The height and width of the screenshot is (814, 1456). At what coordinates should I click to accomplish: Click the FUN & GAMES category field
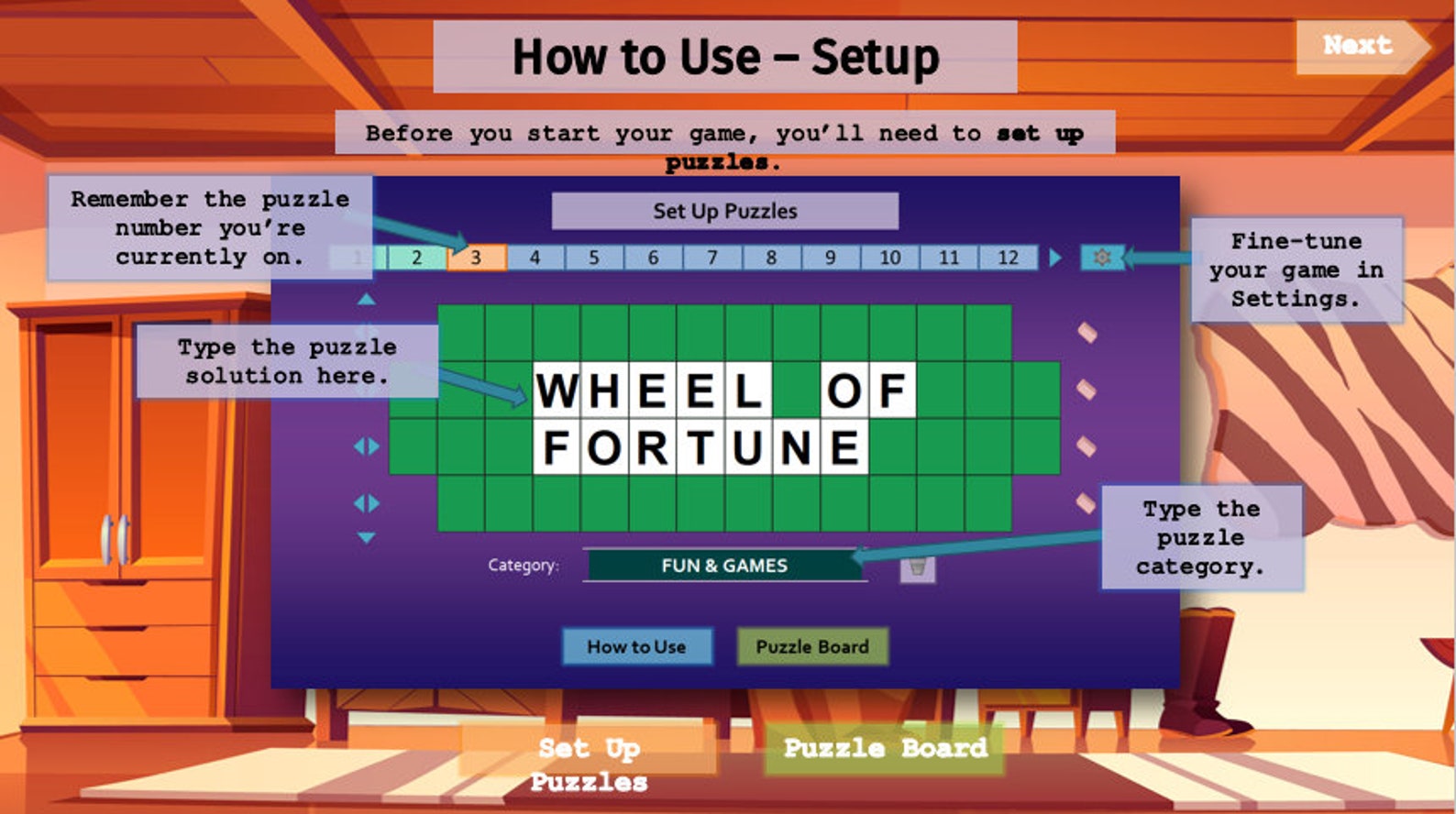point(724,566)
